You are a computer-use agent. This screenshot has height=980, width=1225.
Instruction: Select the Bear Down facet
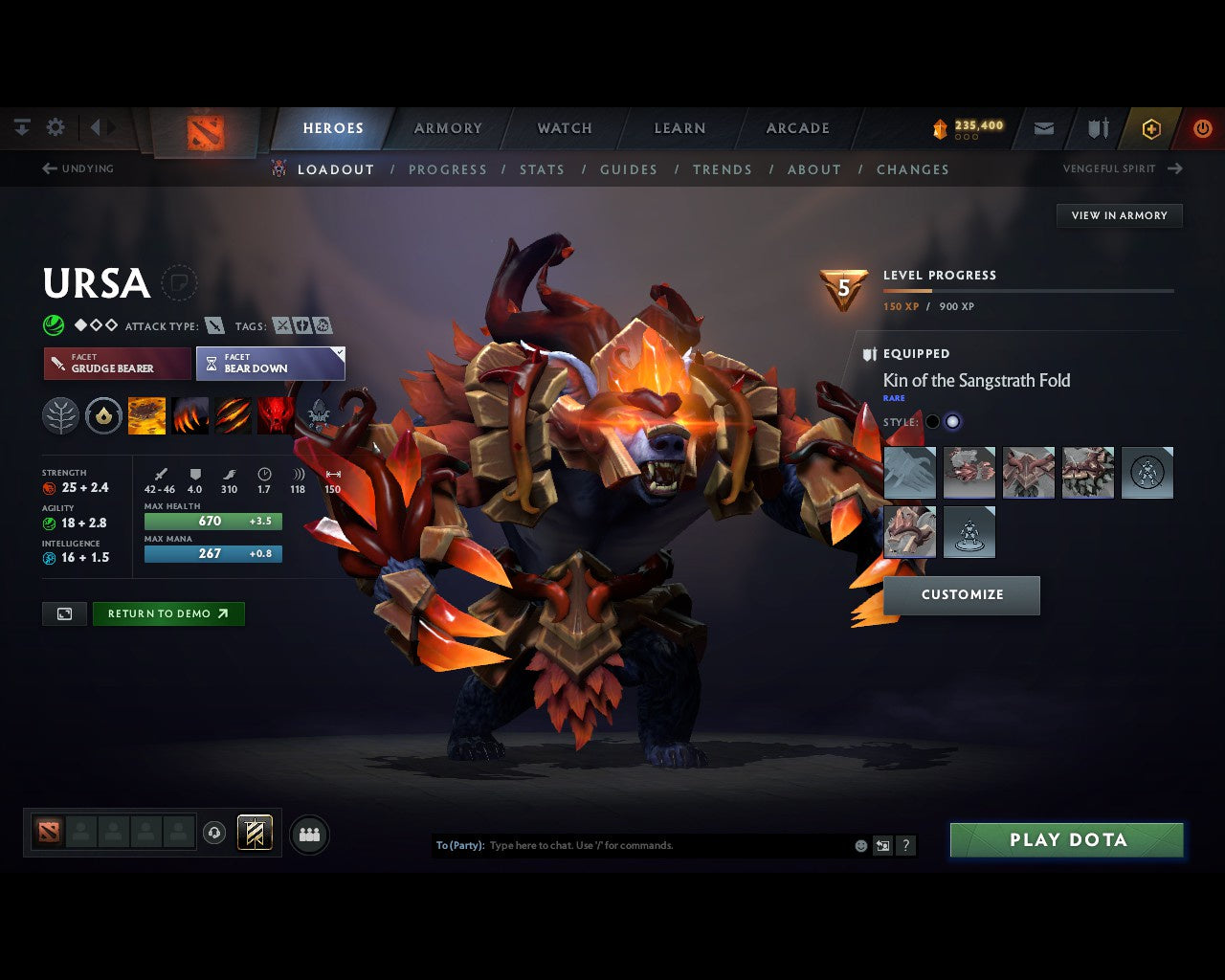click(271, 364)
